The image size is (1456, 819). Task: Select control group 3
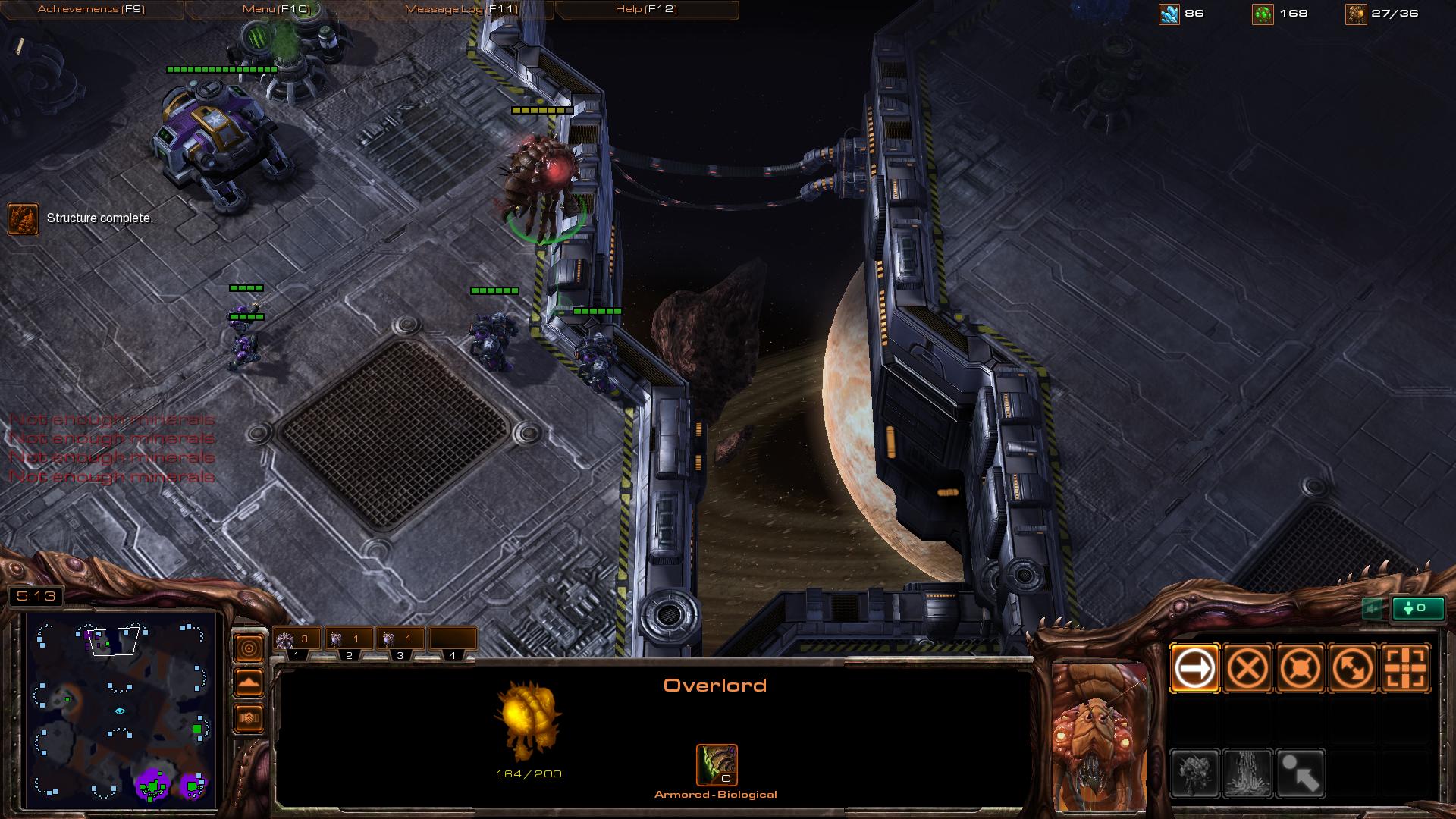[x=400, y=642]
